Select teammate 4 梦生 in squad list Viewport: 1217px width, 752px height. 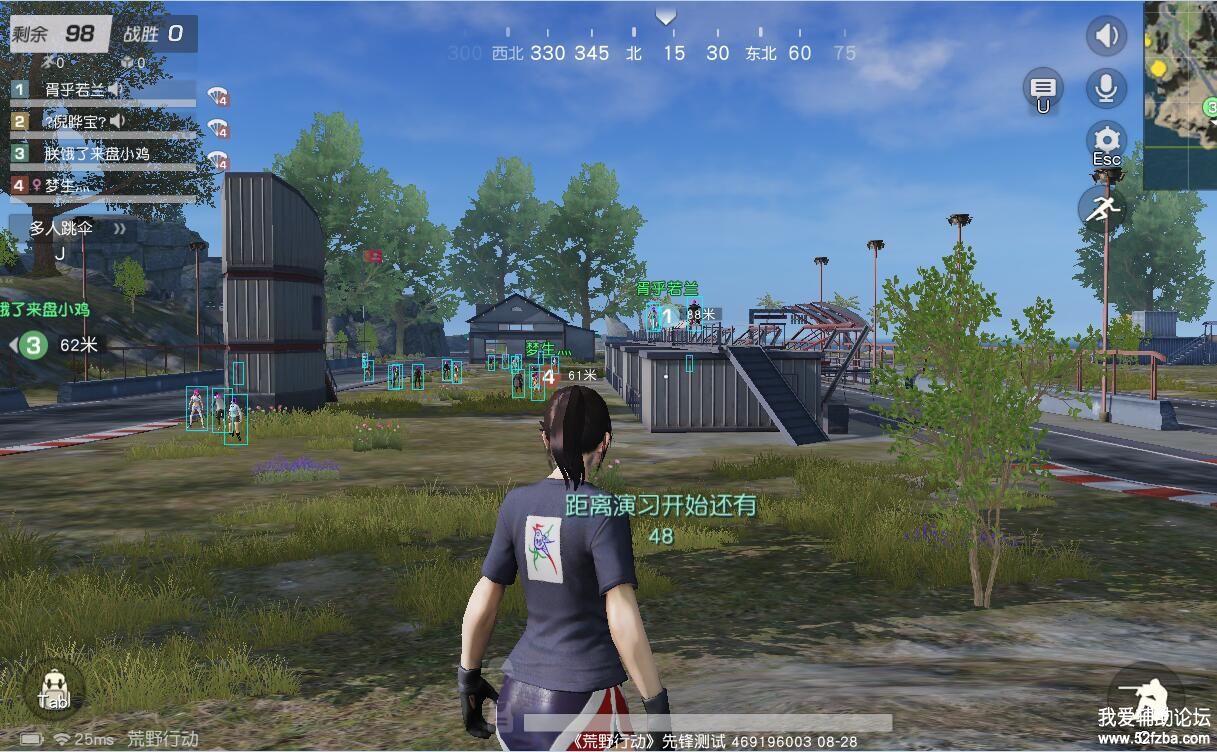(100, 185)
